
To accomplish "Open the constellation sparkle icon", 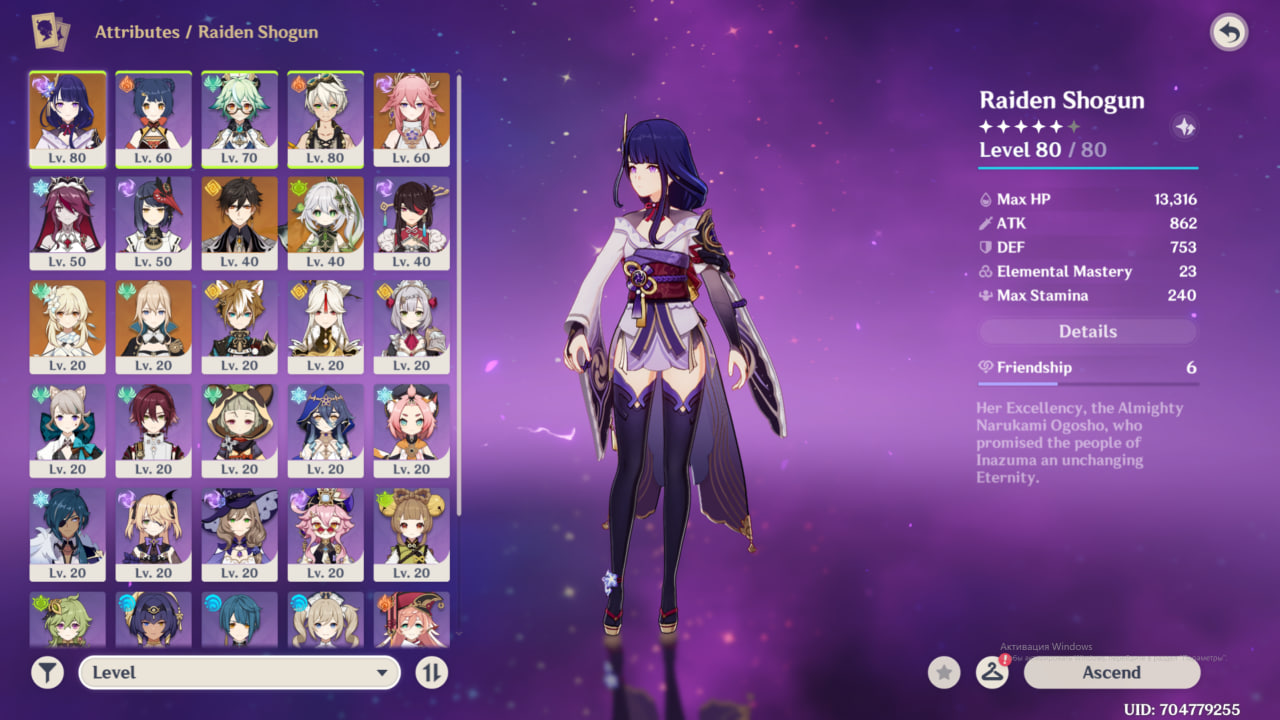I will click(x=1184, y=127).
